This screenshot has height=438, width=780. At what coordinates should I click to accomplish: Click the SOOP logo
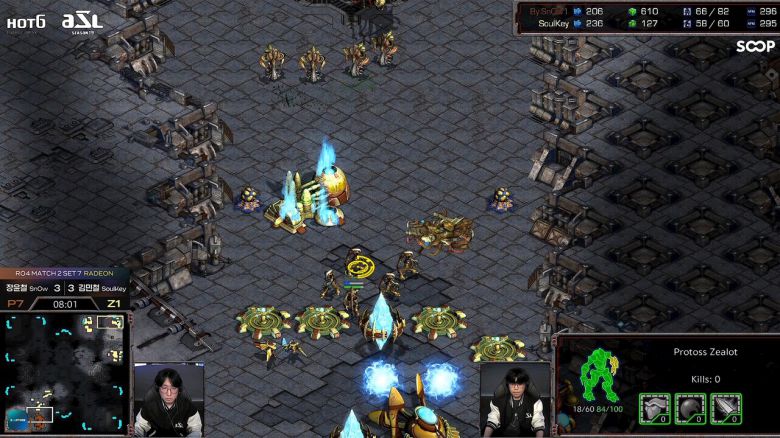[x=755, y=46]
